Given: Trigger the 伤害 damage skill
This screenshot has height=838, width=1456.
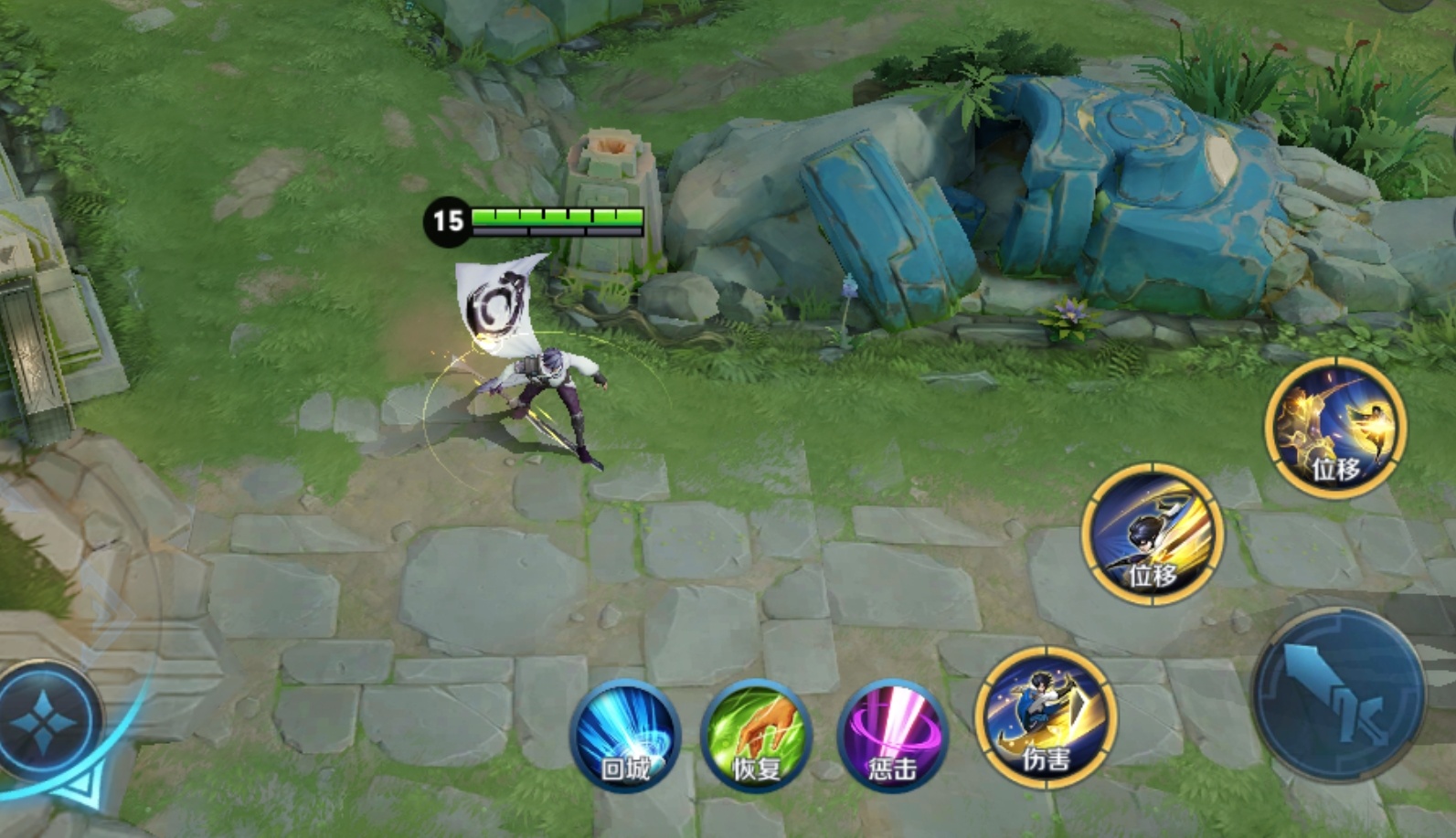Looking at the screenshot, I should (x=1046, y=717).
